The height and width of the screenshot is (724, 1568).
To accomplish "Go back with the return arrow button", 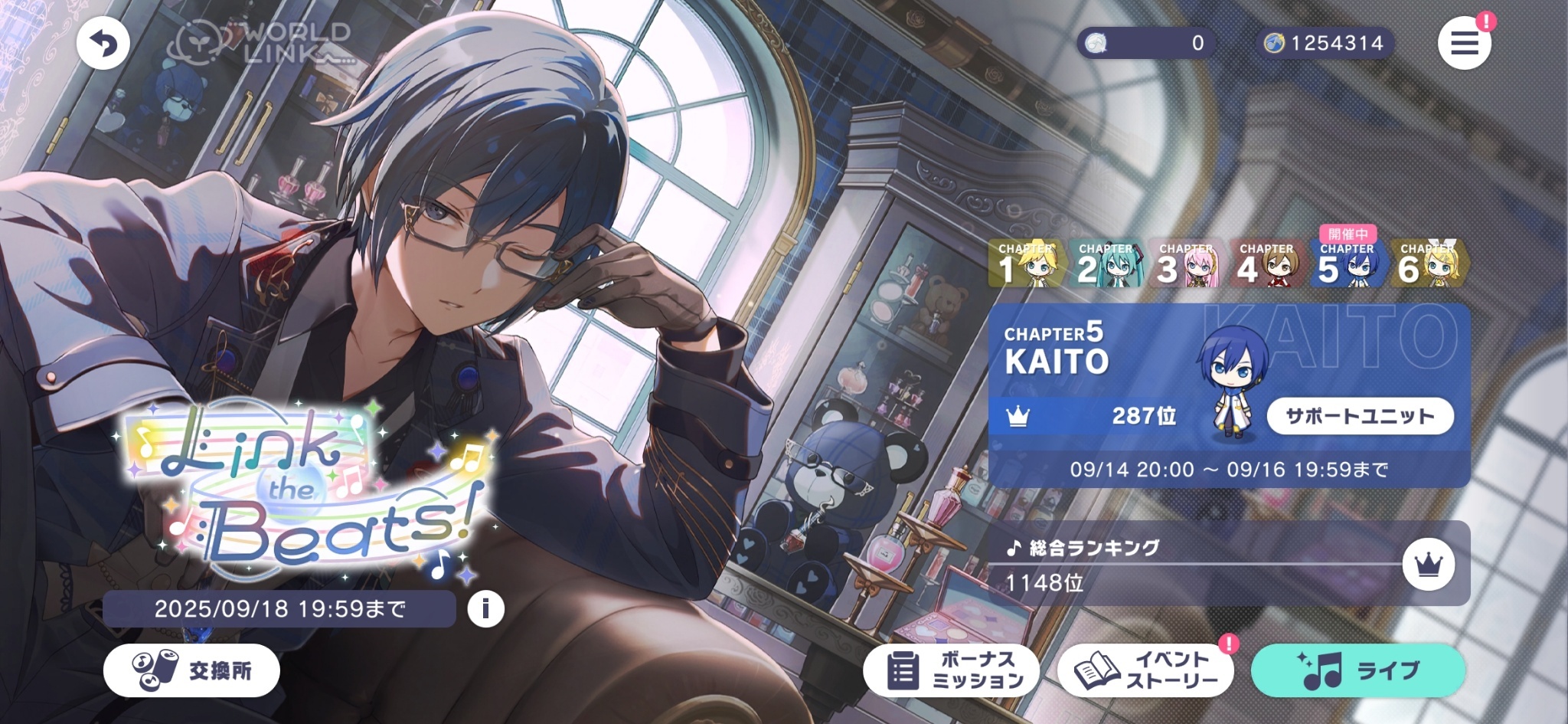I will coord(103,44).
